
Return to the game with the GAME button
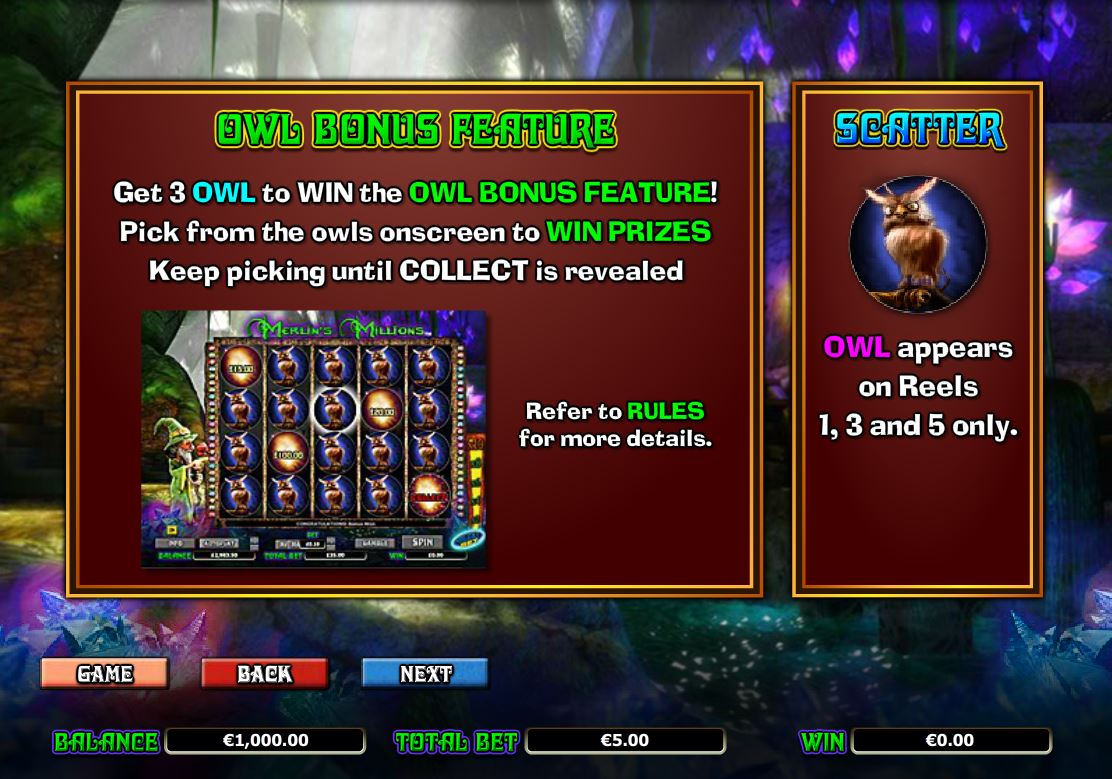[105, 673]
